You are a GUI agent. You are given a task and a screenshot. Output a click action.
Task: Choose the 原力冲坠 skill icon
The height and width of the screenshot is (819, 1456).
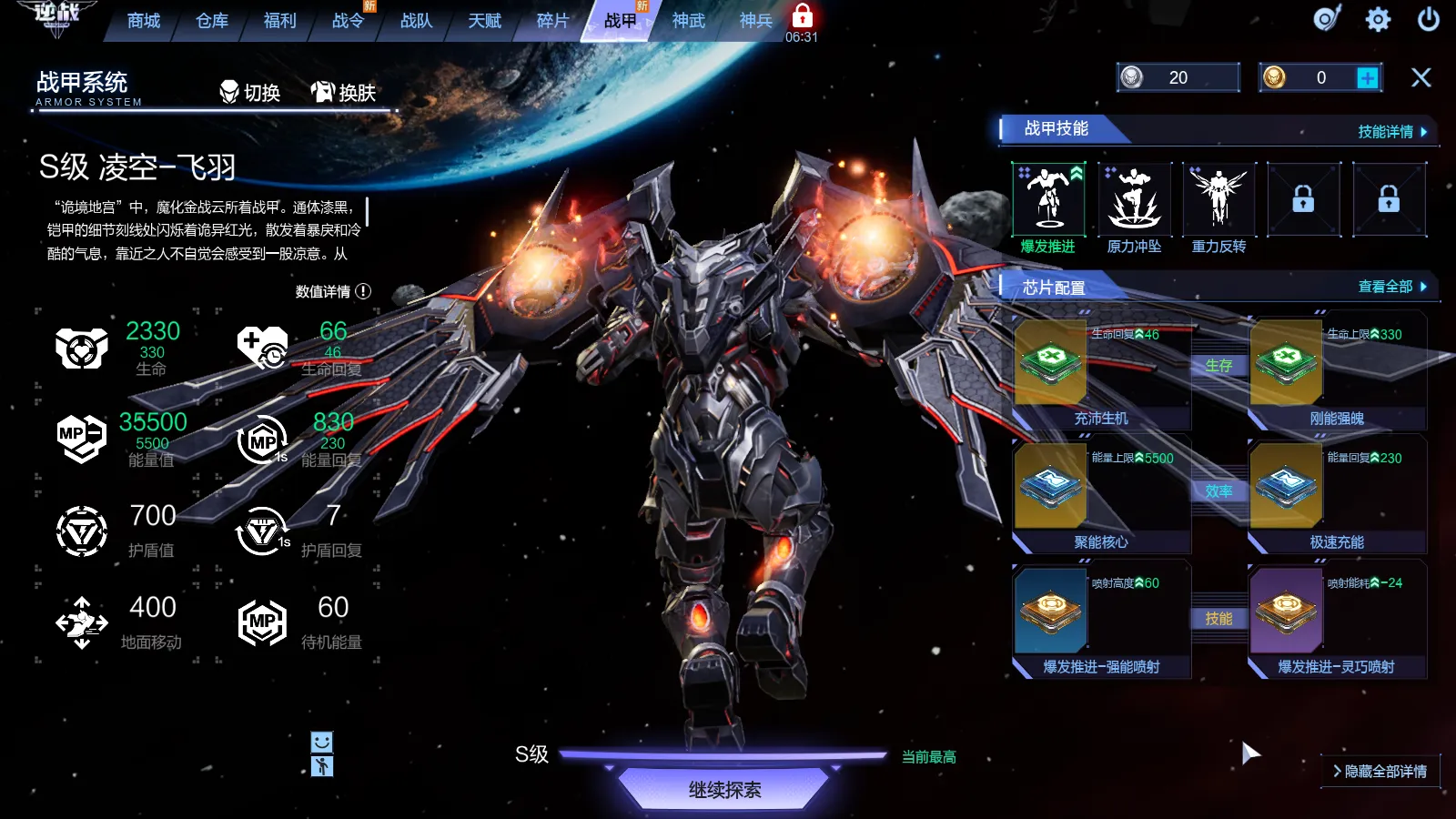pos(1134,199)
